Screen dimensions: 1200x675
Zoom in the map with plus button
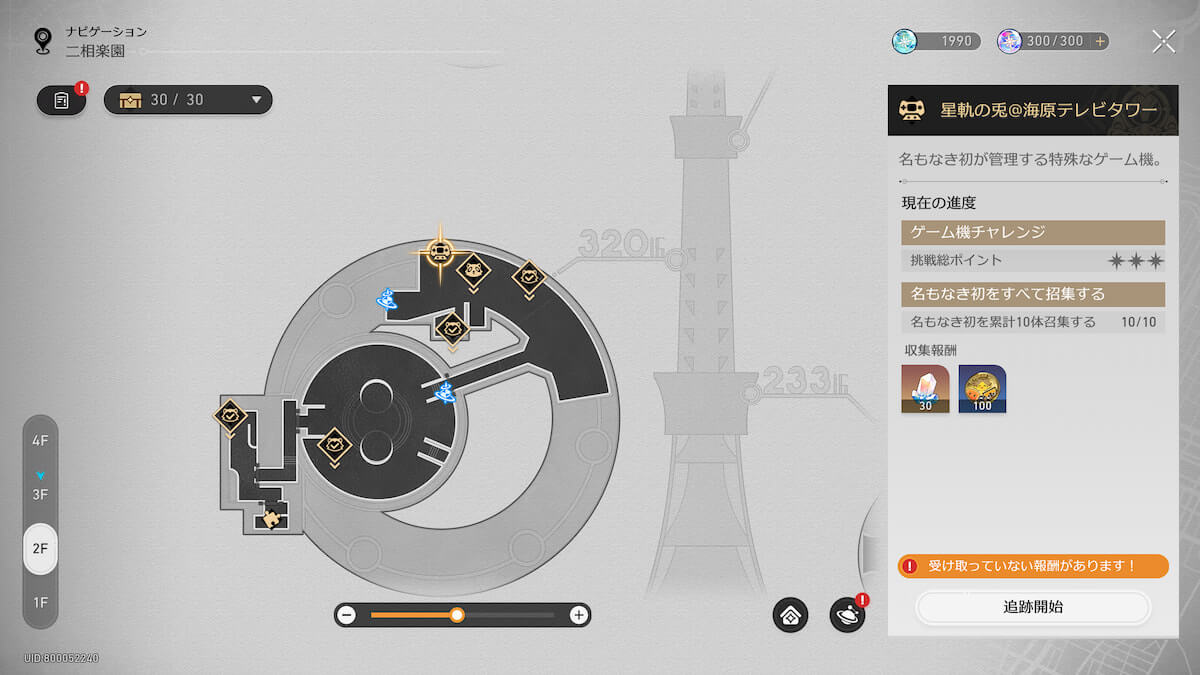578,615
